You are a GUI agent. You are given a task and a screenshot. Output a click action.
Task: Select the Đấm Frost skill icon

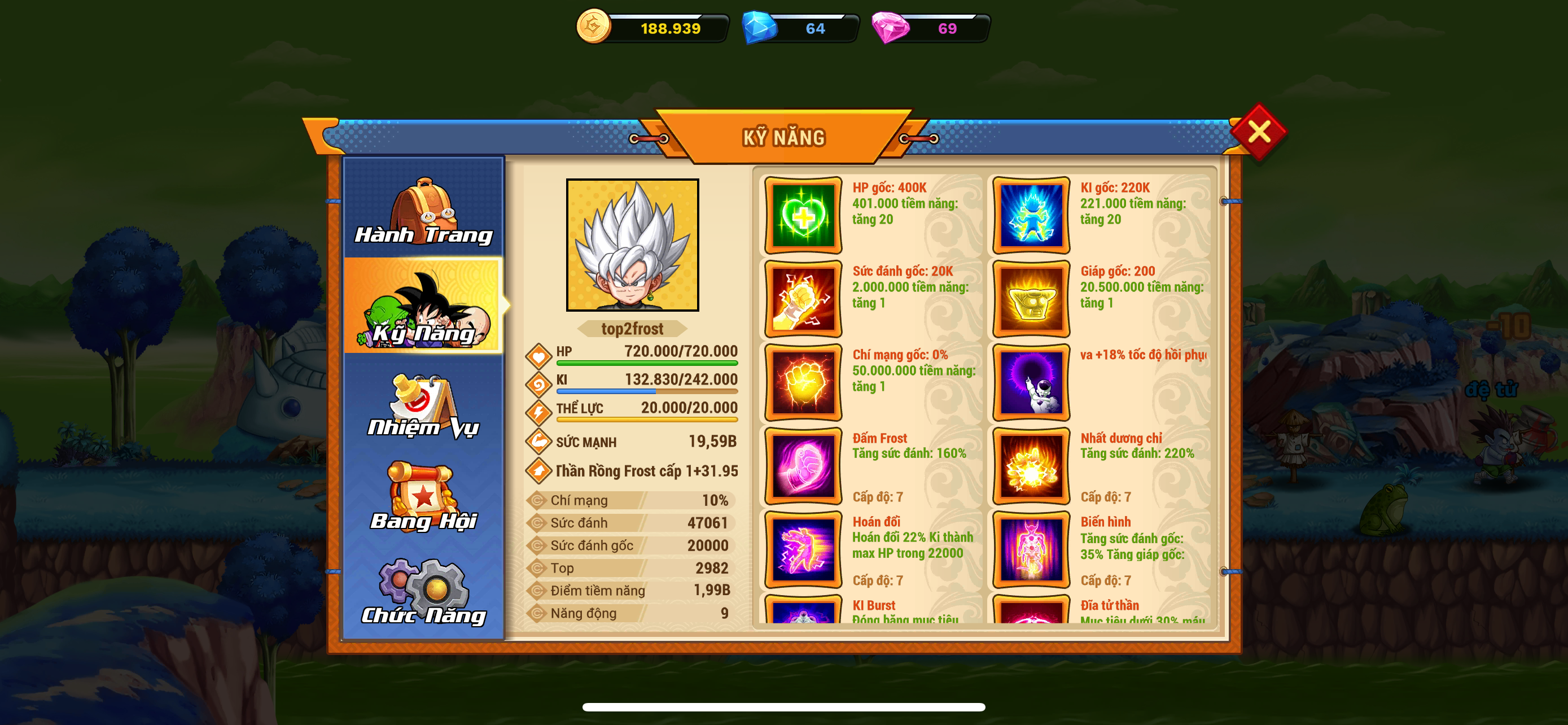[x=803, y=466]
